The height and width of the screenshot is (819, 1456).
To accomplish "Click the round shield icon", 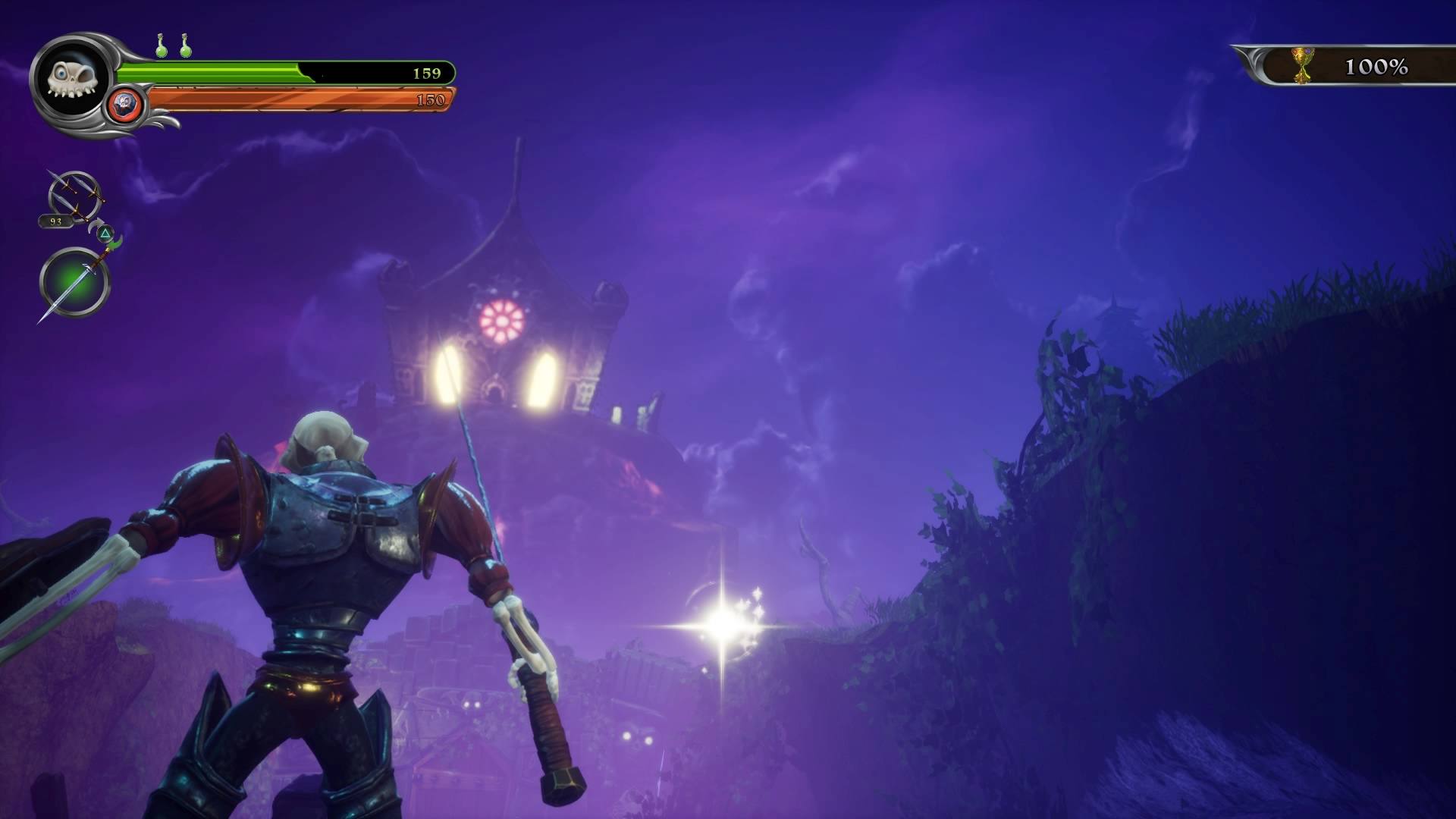I will click(x=127, y=103).
